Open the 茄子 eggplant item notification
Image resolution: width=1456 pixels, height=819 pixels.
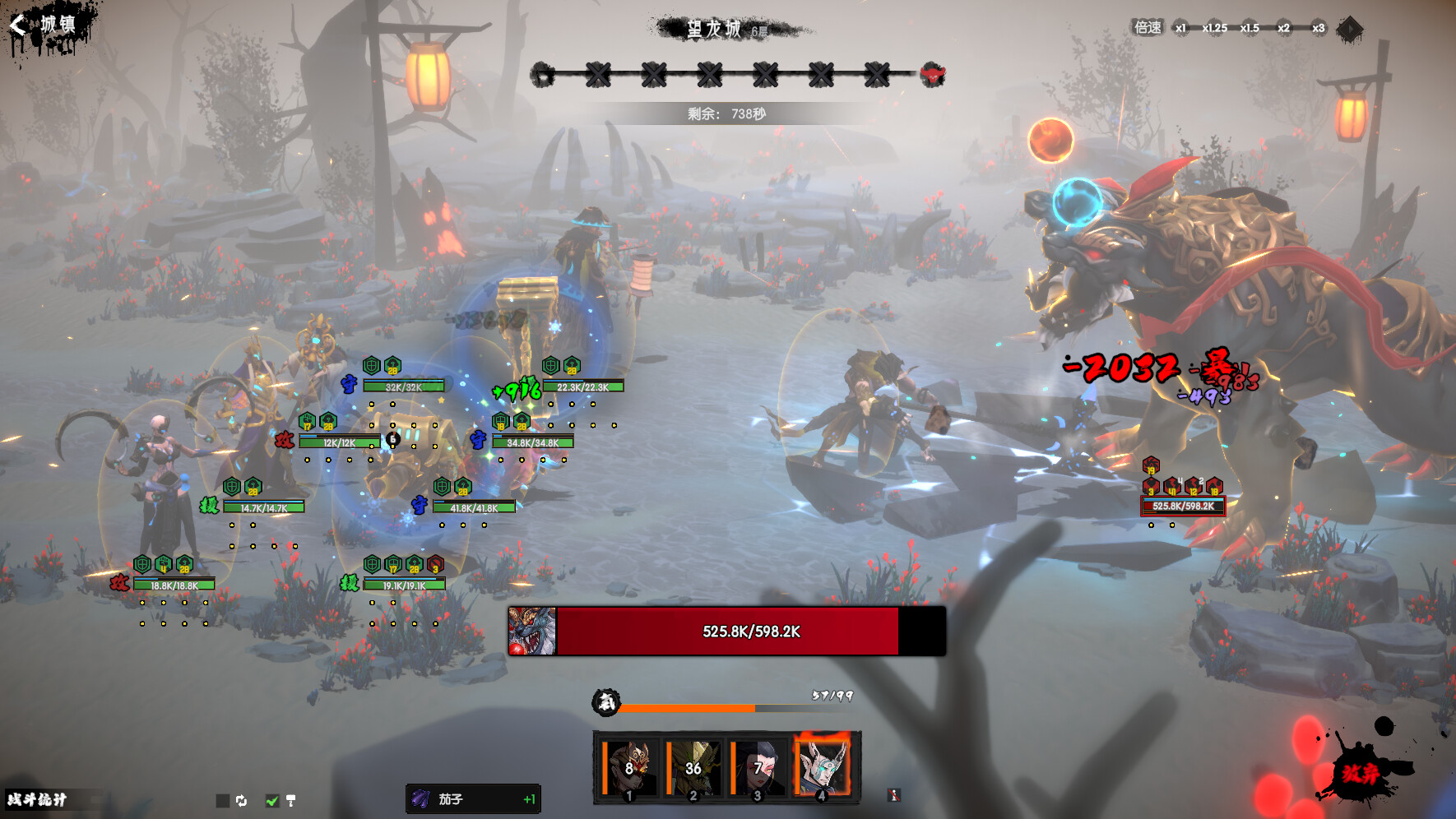click(x=473, y=799)
